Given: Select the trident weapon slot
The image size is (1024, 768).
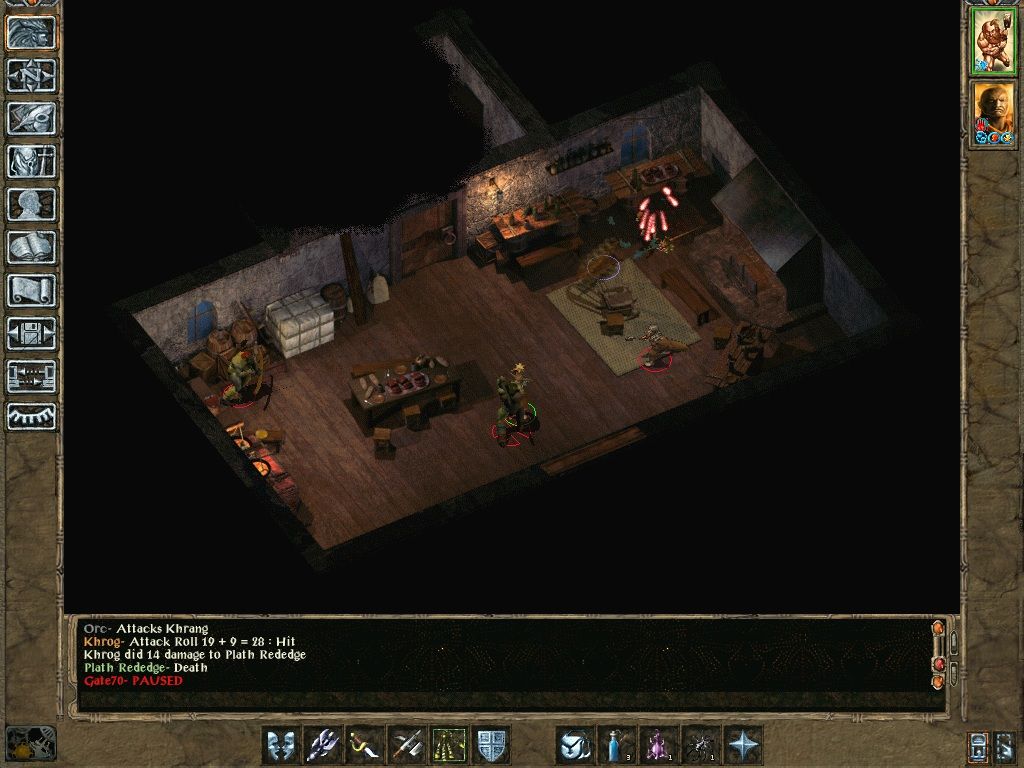Looking at the screenshot, I should 323,745.
